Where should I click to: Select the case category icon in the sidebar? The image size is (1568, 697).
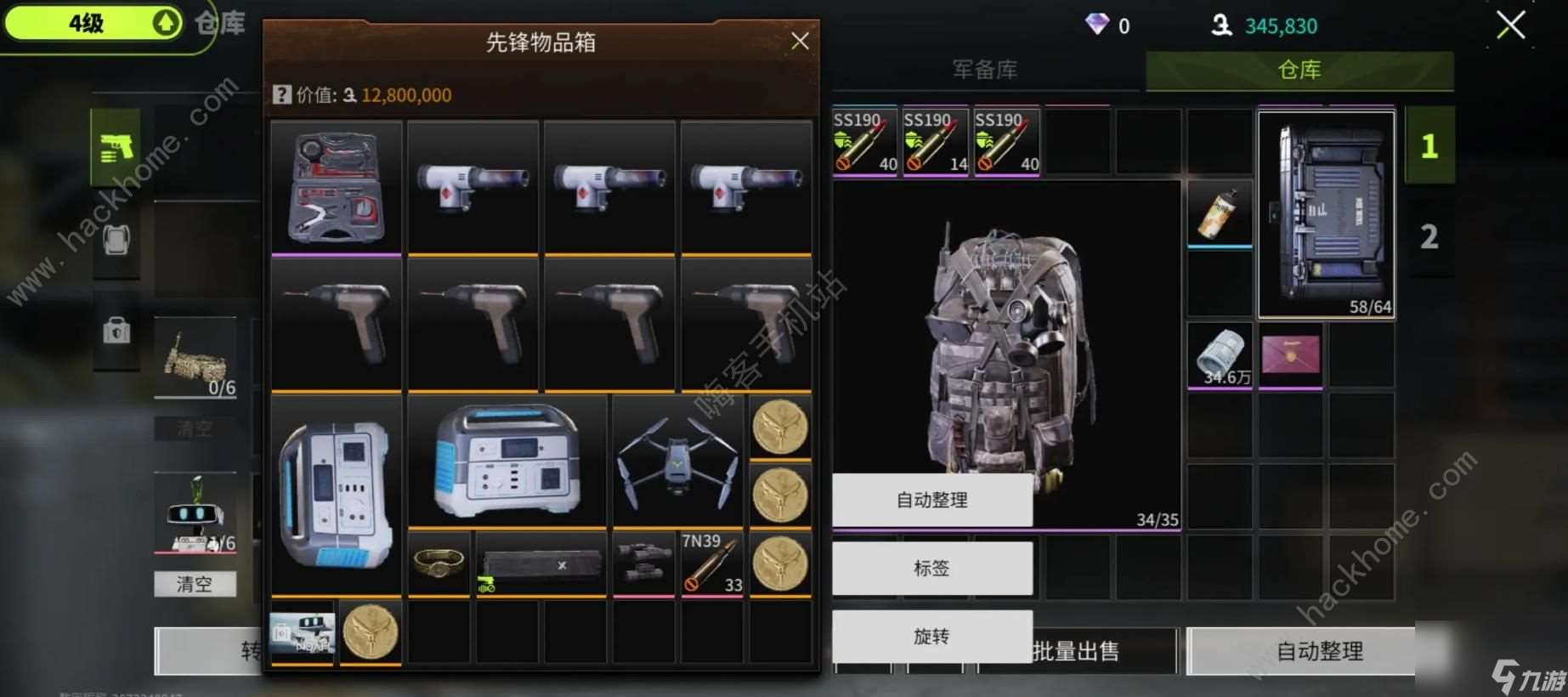pyautogui.click(x=116, y=331)
